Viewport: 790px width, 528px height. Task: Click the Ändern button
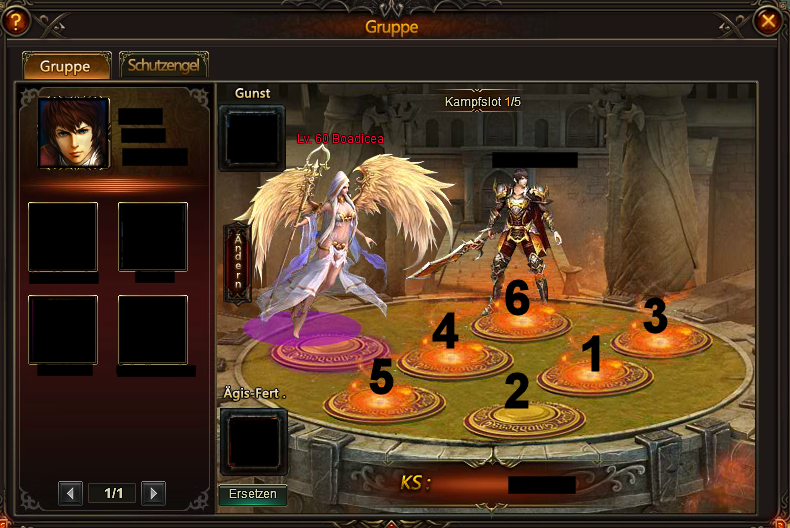pyautogui.click(x=238, y=261)
